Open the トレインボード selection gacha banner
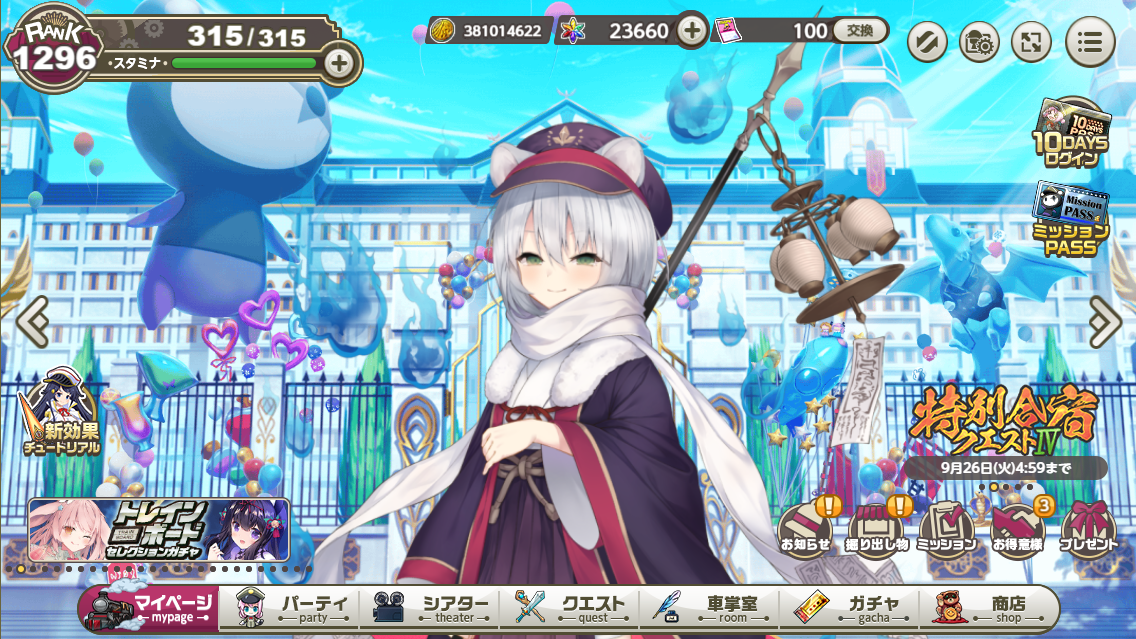 pyautogui.click(x=159, y=529)
